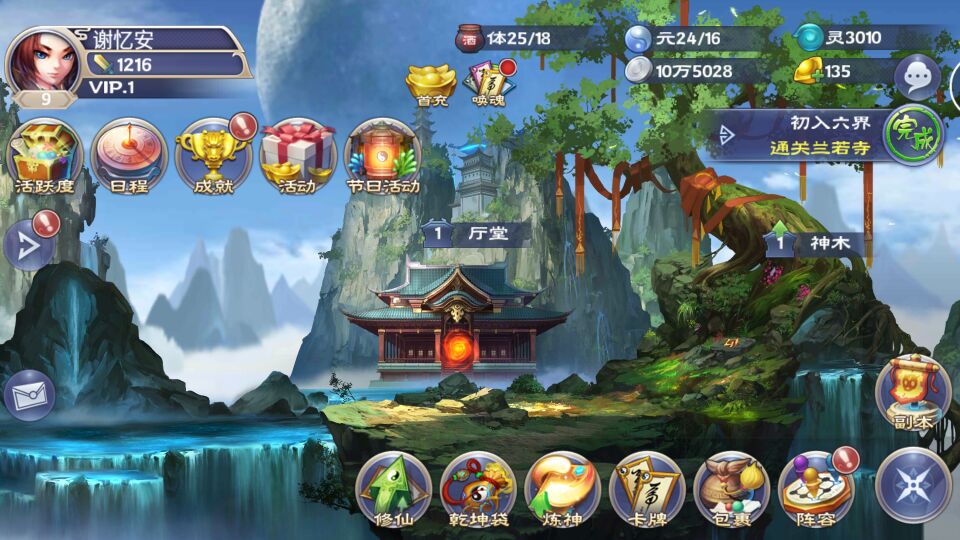Enter the 厅堂 hall building label
Viewport: 960px width, 540px height.
click(476, 234)
